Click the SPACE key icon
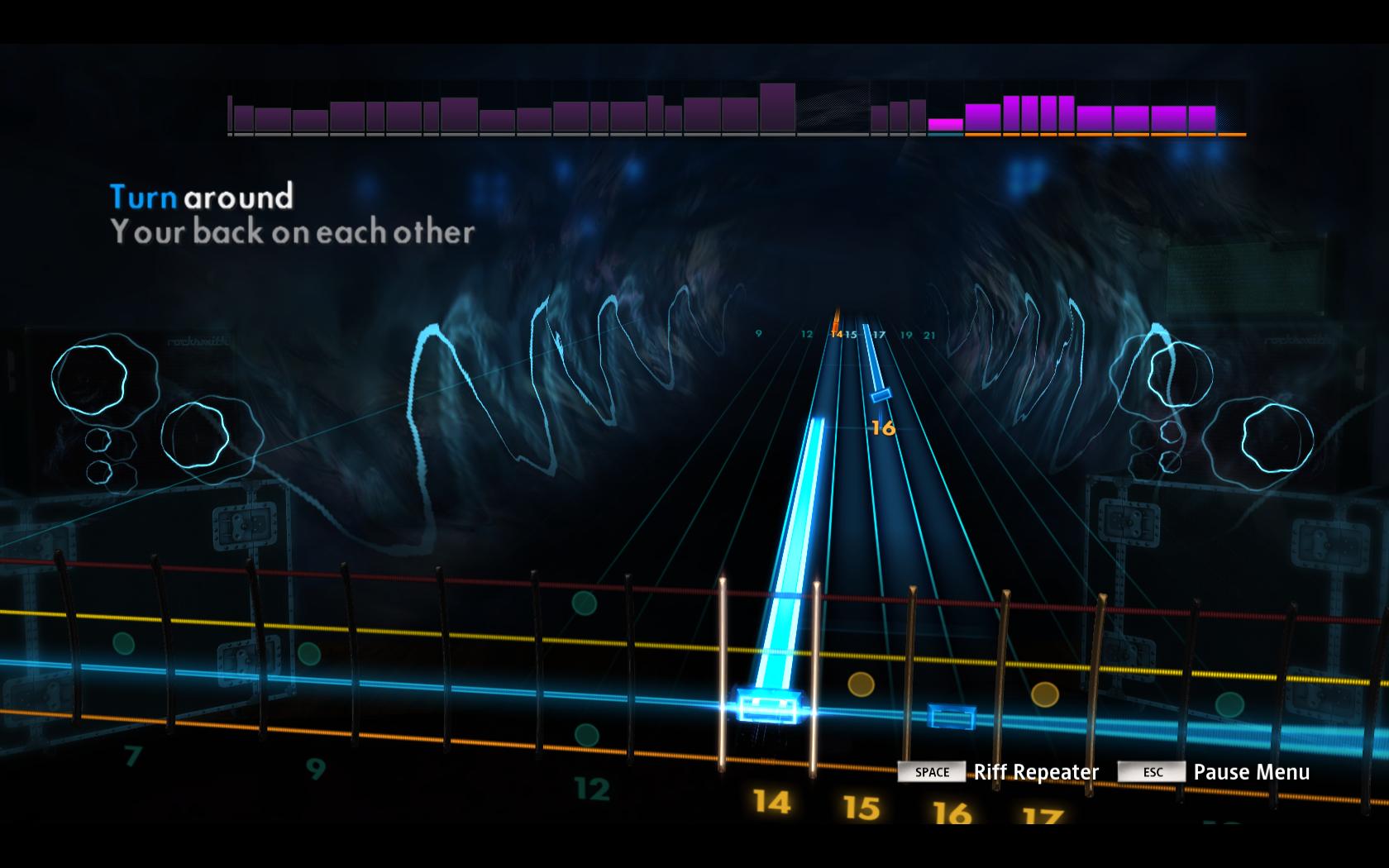Screen dimensions: 1389x868 pos(931,772)
